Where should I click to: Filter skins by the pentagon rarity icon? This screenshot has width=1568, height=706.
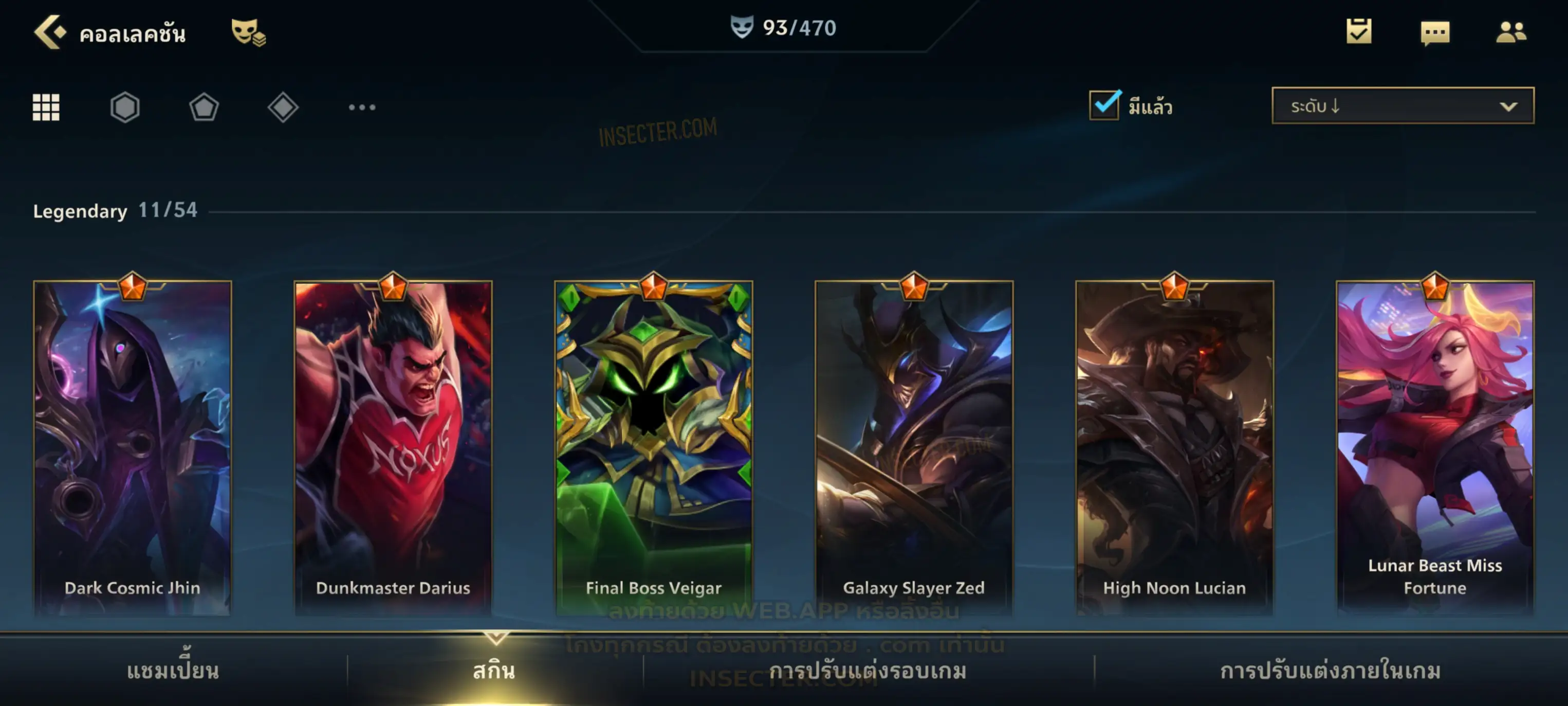[x=204, y=107]
